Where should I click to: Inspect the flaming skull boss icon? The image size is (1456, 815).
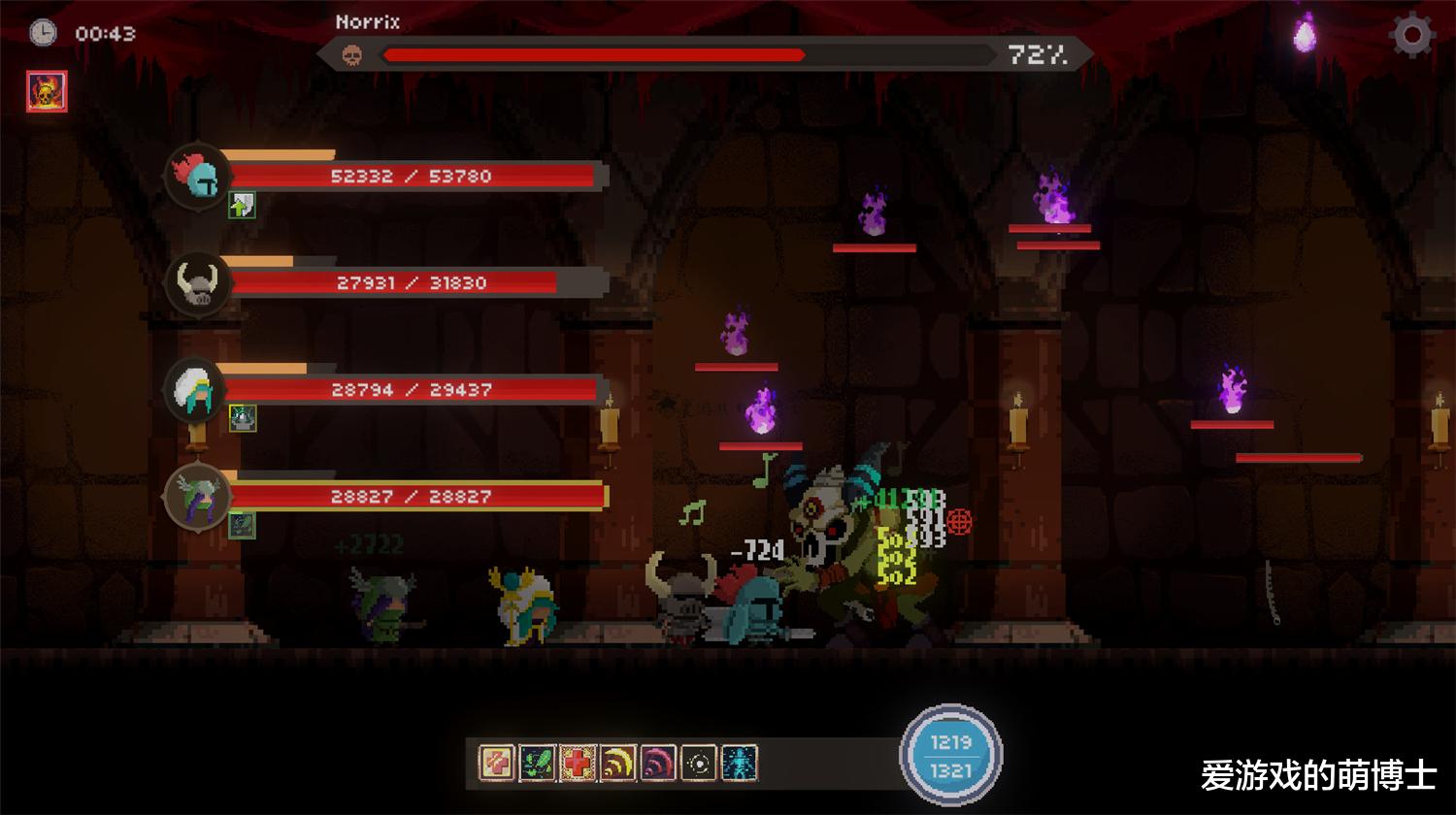point(47,92)
